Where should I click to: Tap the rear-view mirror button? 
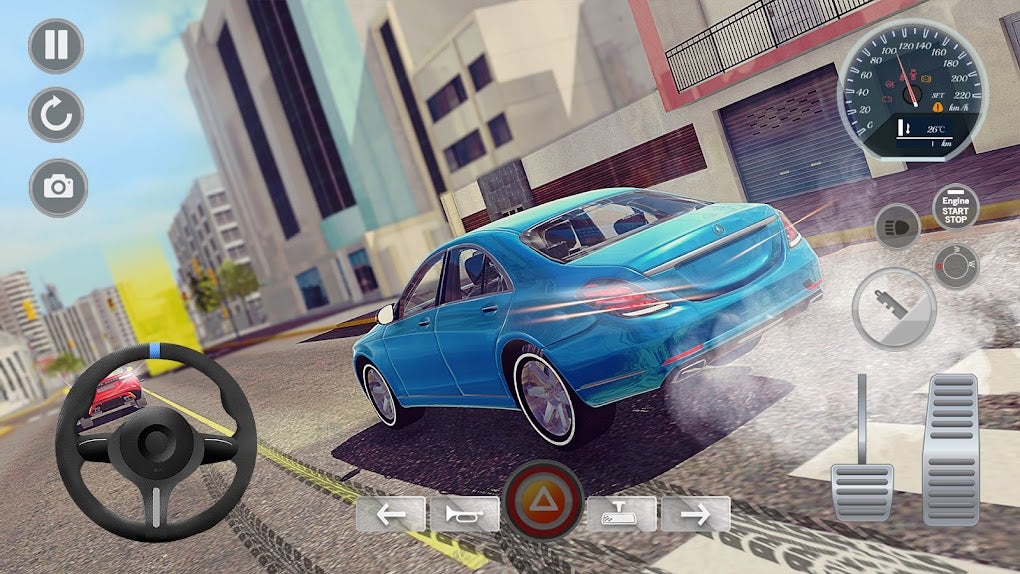click(x=621, y=514)
